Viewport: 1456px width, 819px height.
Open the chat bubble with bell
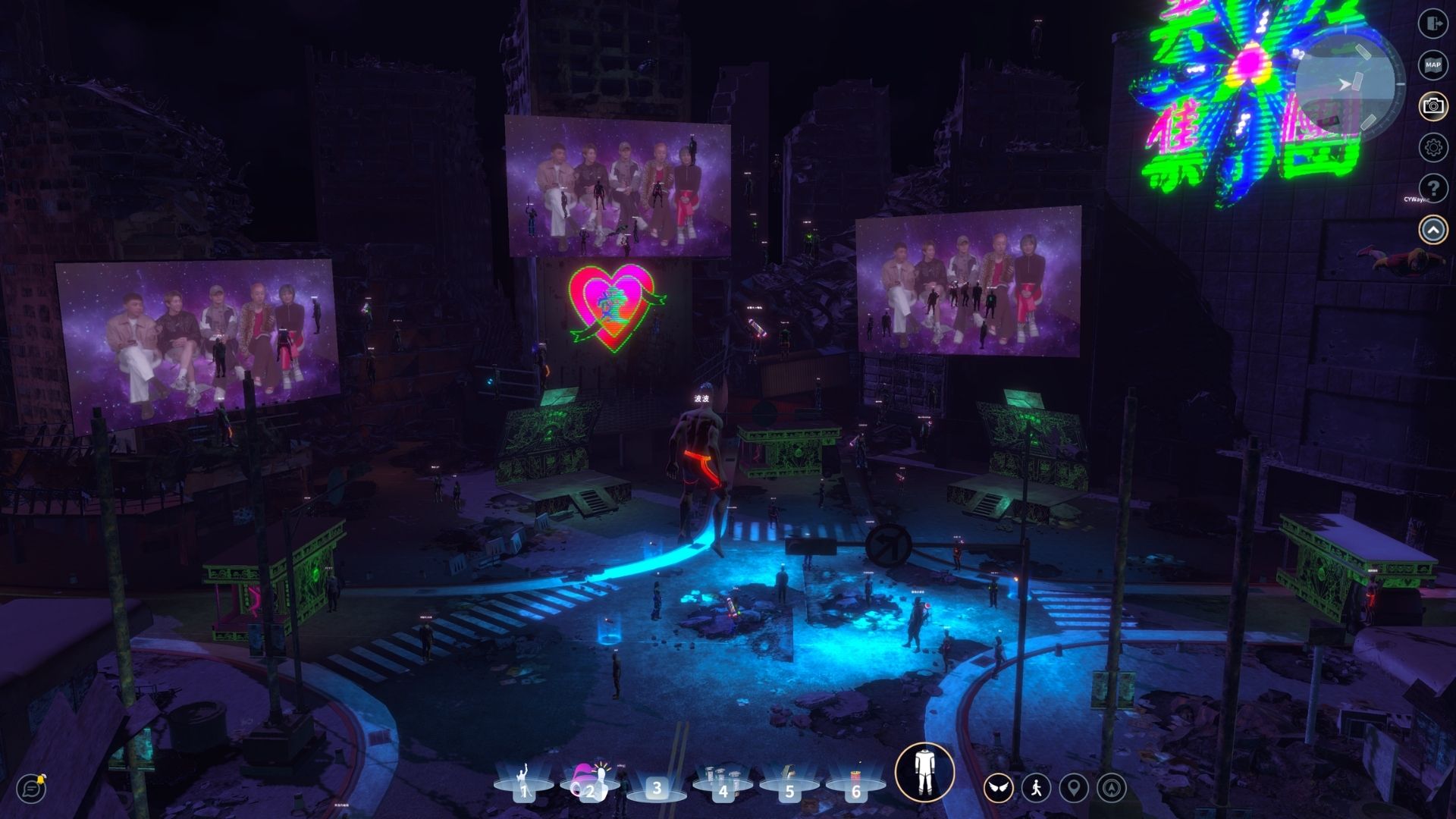click(x=32, y=788)
